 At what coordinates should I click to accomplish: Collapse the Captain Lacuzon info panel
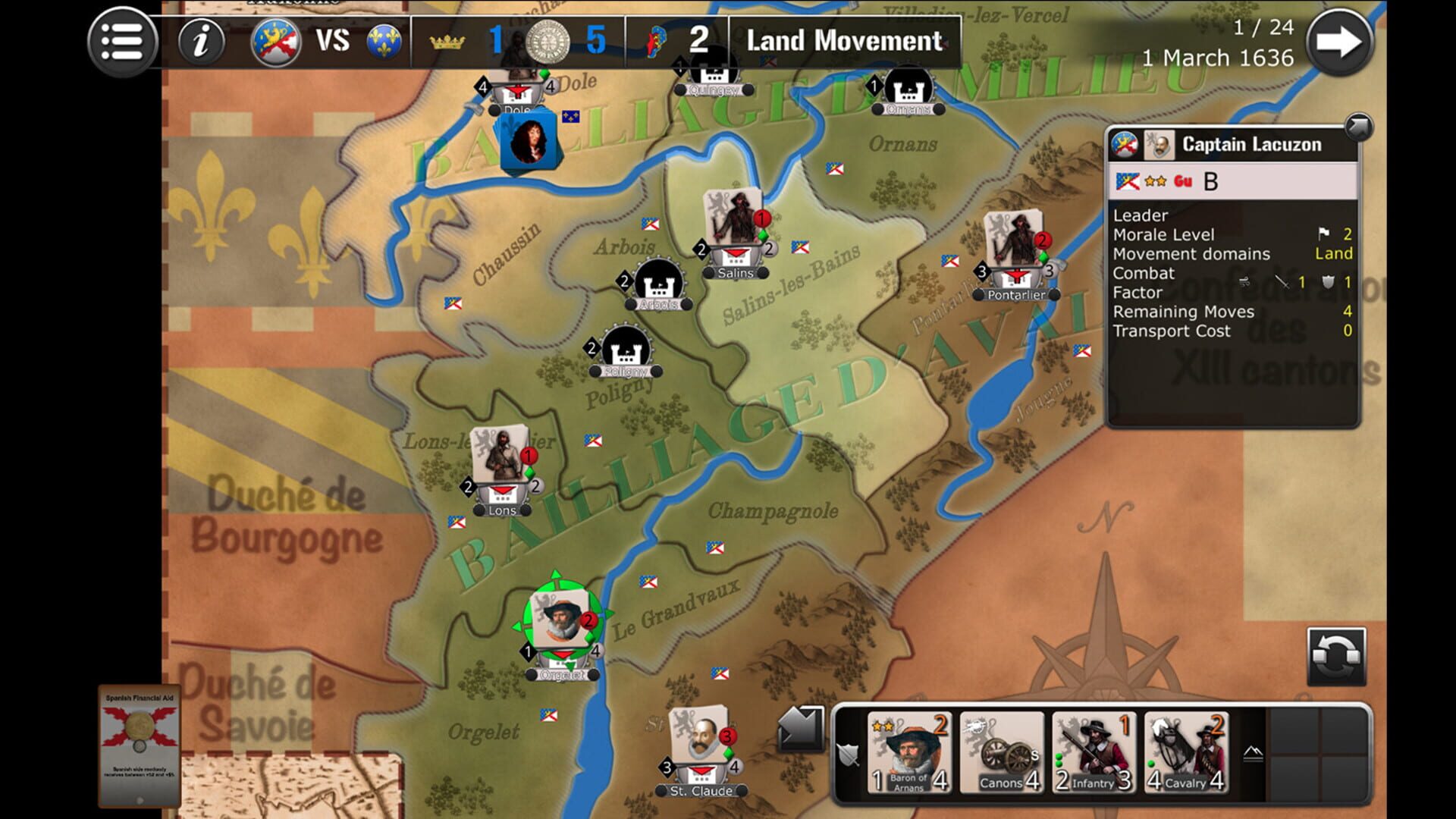[1360, 126]
